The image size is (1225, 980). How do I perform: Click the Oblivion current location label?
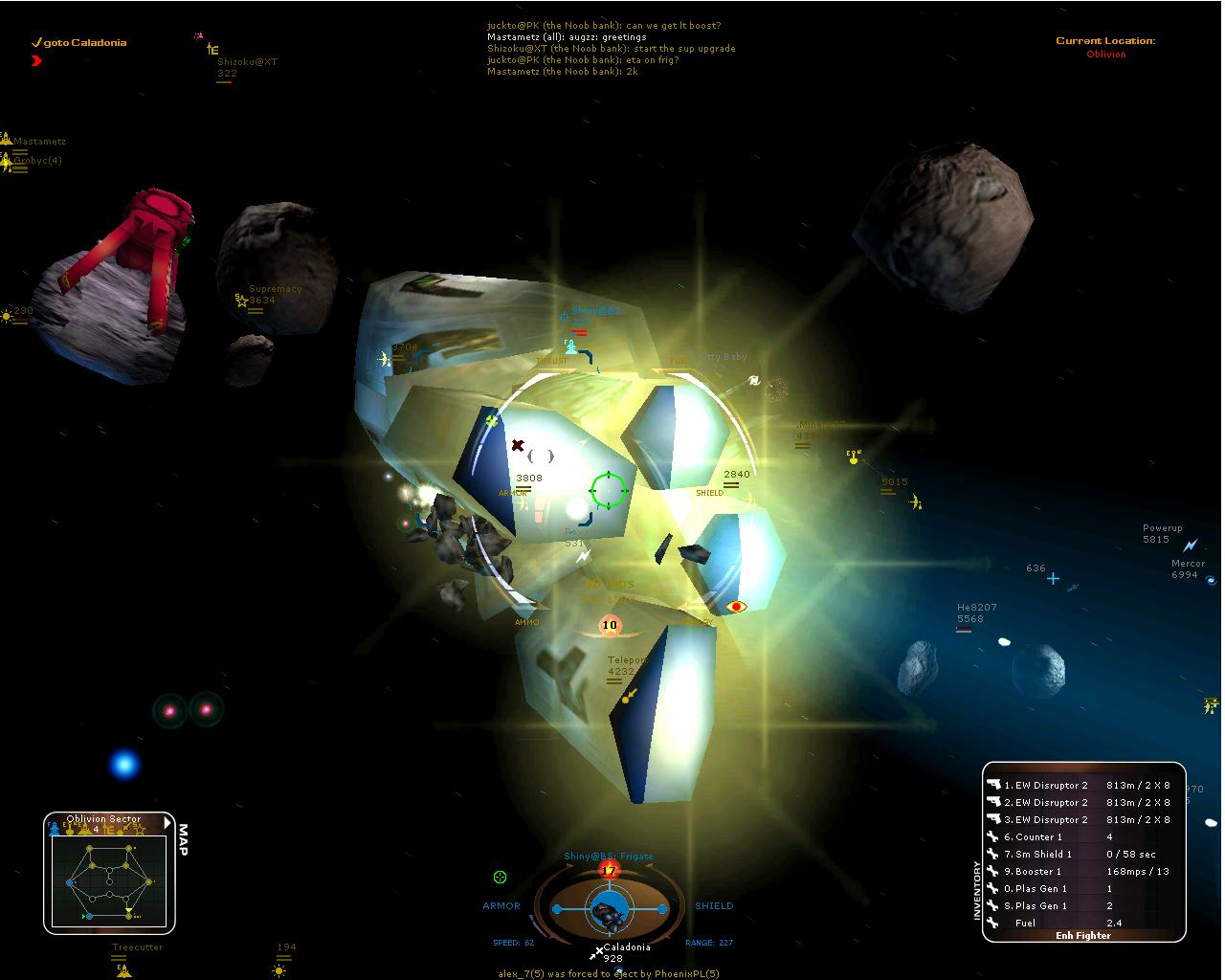click(1105, 55)
